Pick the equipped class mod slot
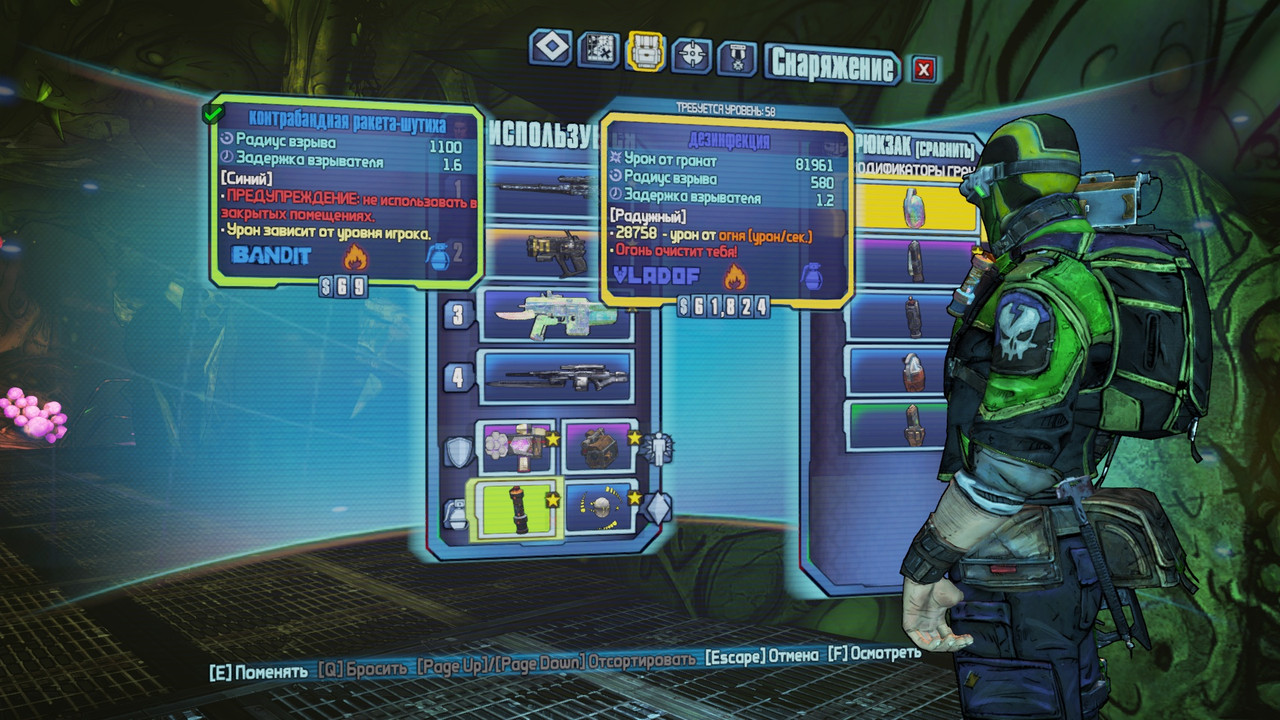 coord(600,446)
